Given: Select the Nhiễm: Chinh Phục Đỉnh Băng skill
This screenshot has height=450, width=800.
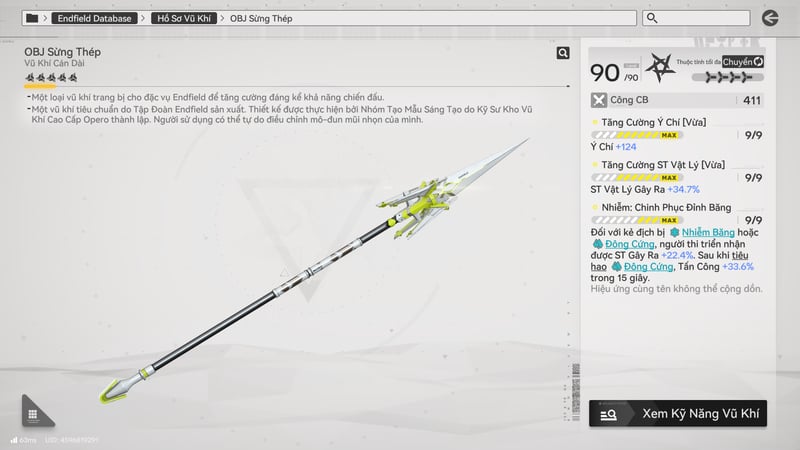Looking at the screenshot, I should (x=650, y=207).
